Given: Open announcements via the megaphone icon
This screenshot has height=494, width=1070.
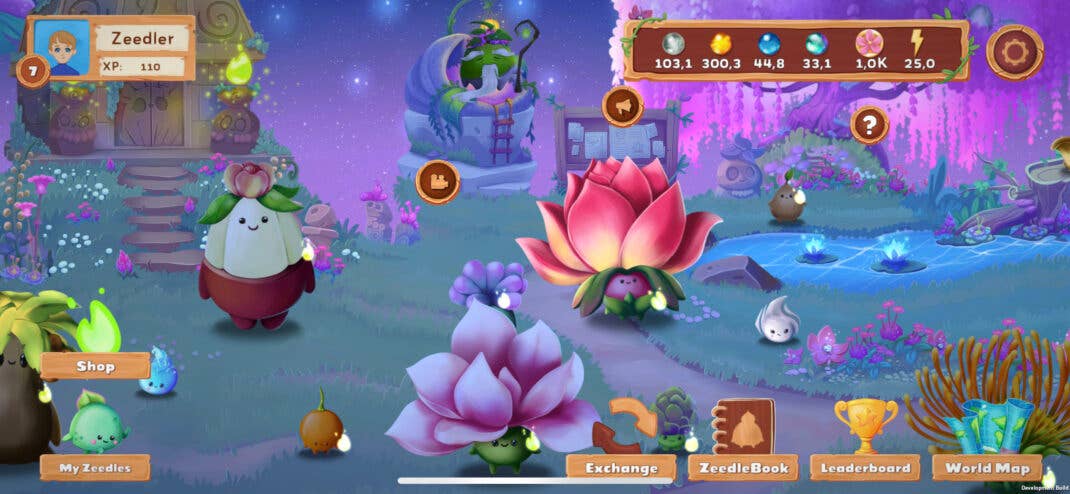Looking at the screenshot, I should pos(622,106).
